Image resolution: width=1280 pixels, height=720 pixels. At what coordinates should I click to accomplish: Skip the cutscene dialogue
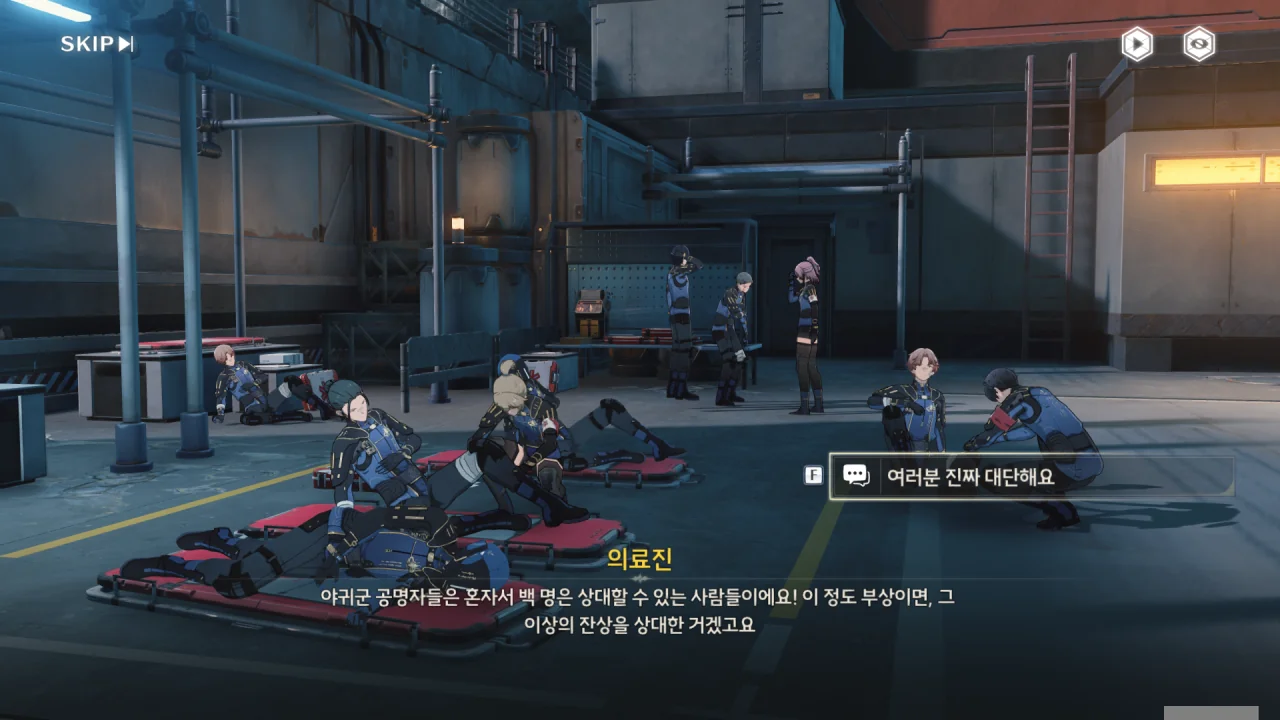pyautogui.click(x=97, y=44)
